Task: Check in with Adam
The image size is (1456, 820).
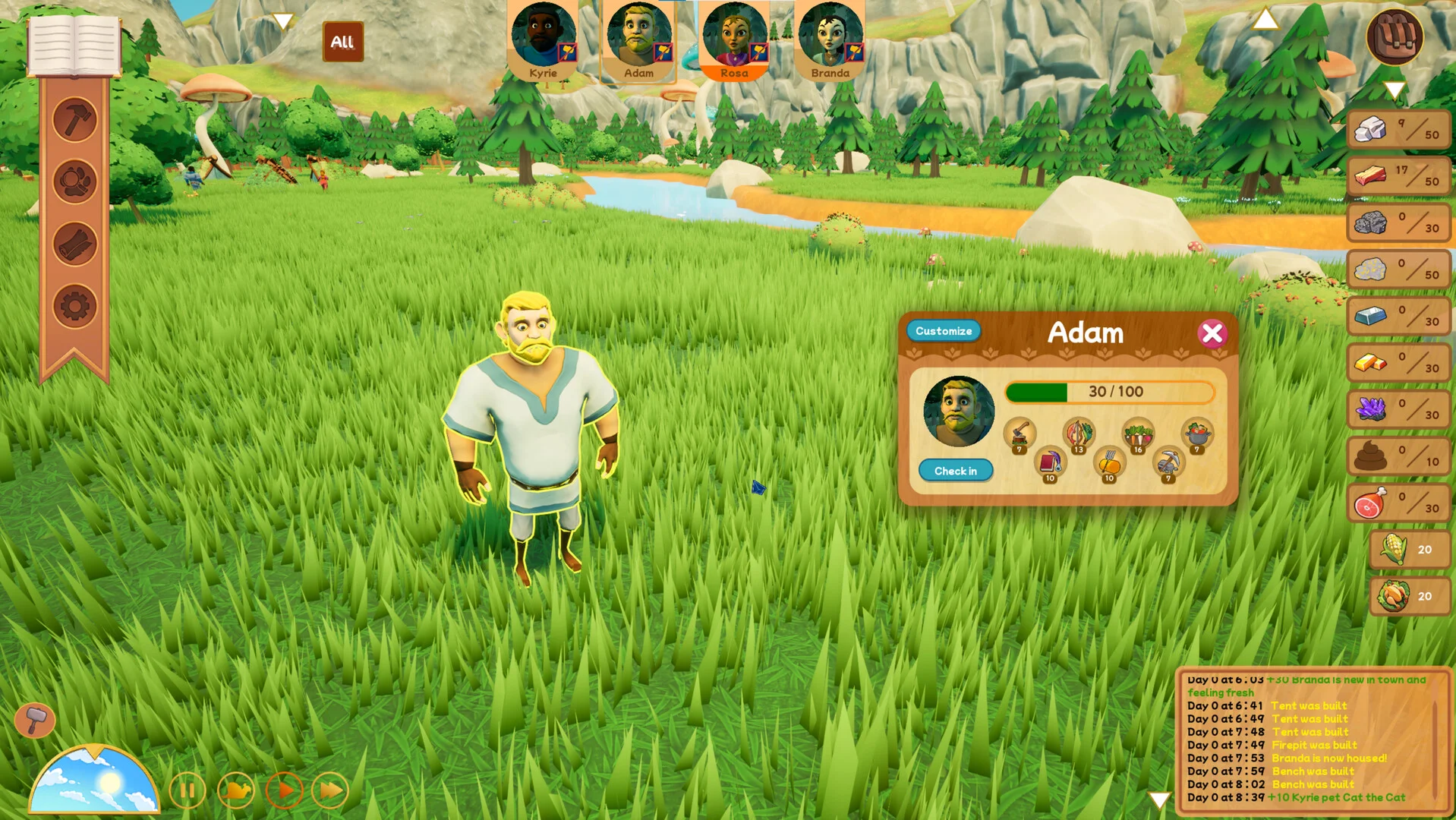Action: (x=955, y=471)
